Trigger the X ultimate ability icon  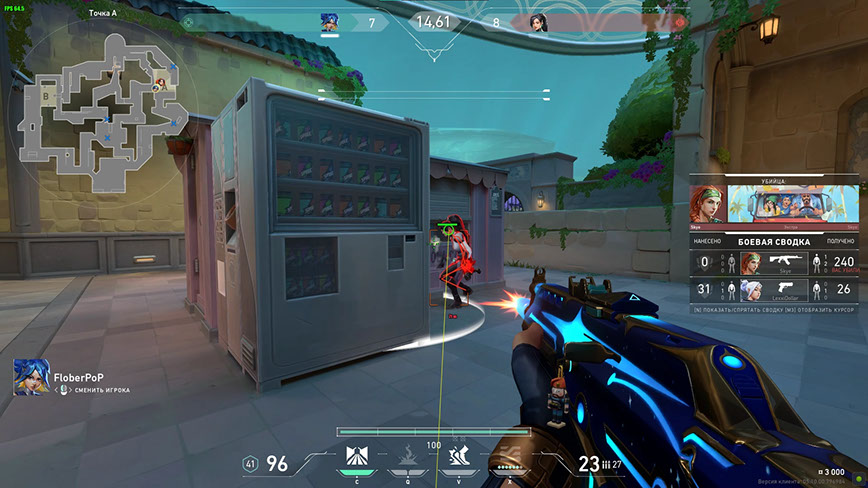pos(509,457)
